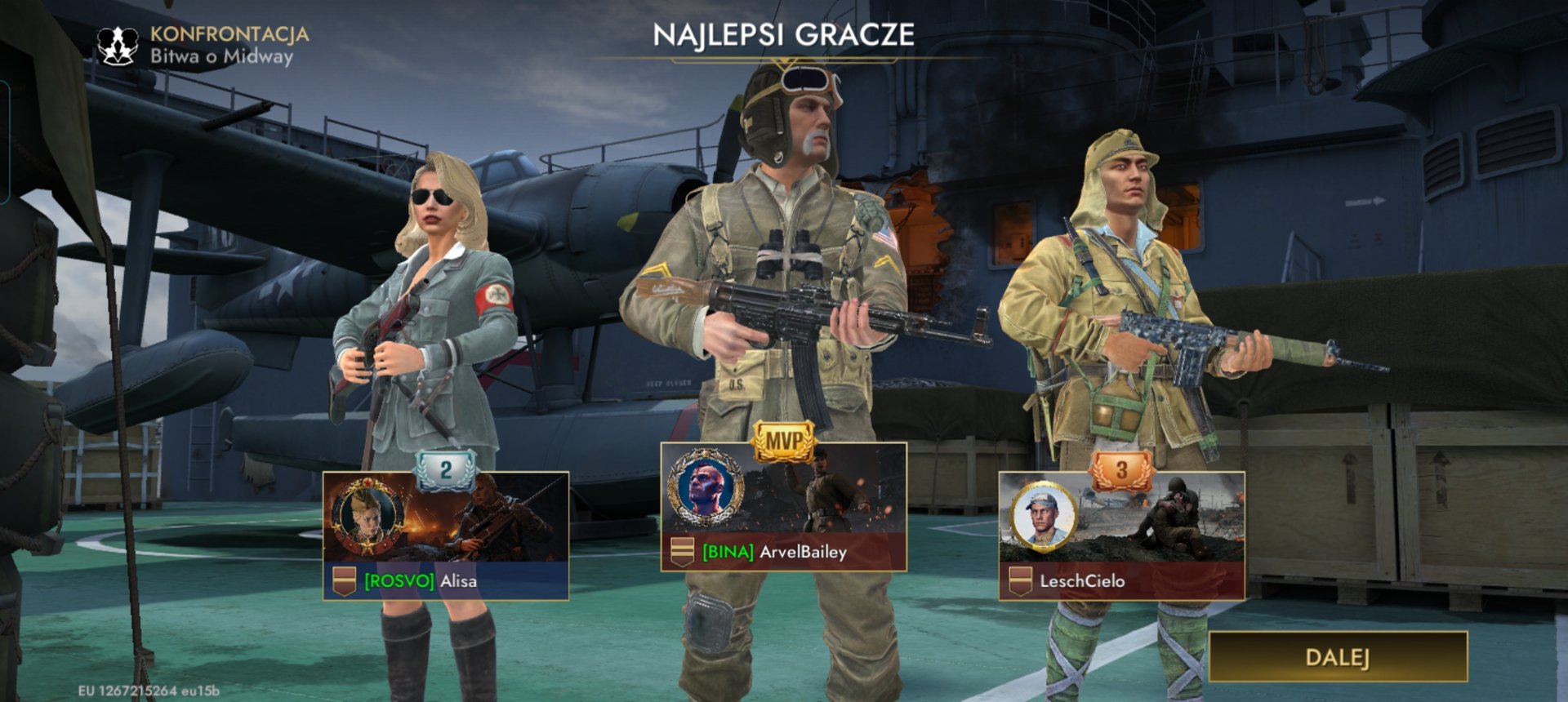The width and height of the screenshot is (1568, 702).
Task: Click ArvelBailey's round avatar portrait
Action: 705,488
